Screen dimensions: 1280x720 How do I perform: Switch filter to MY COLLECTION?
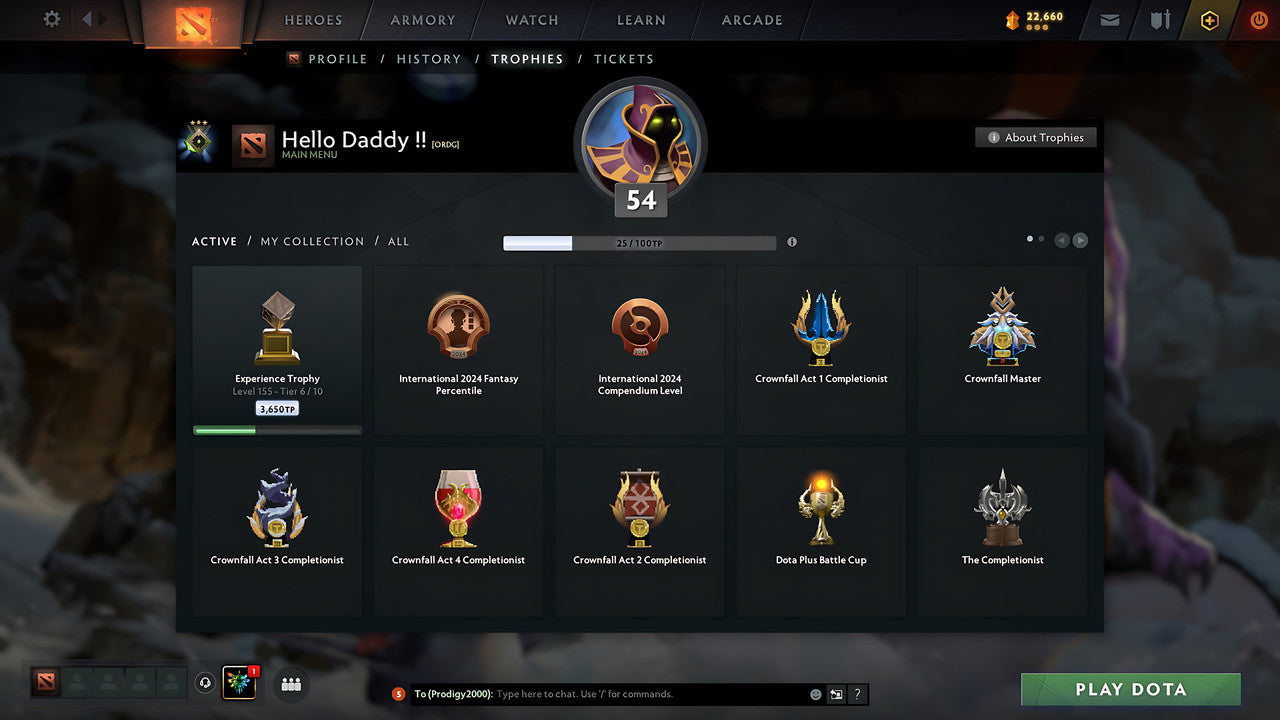pos(312,241)
